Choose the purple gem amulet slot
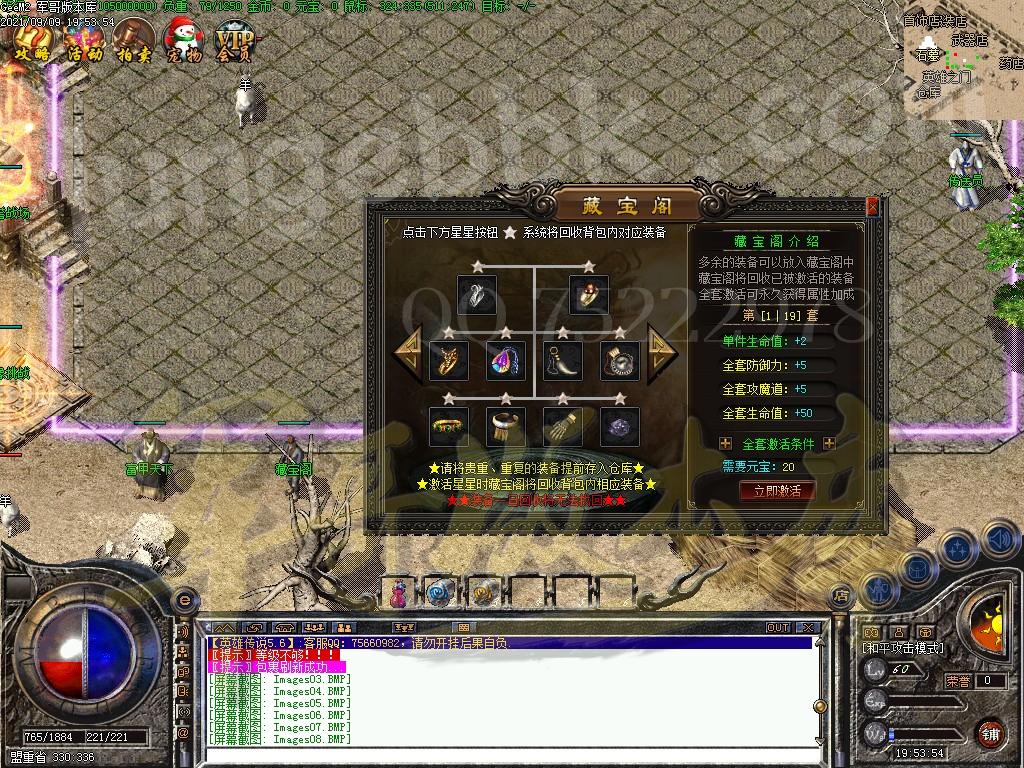 (505, 361)
